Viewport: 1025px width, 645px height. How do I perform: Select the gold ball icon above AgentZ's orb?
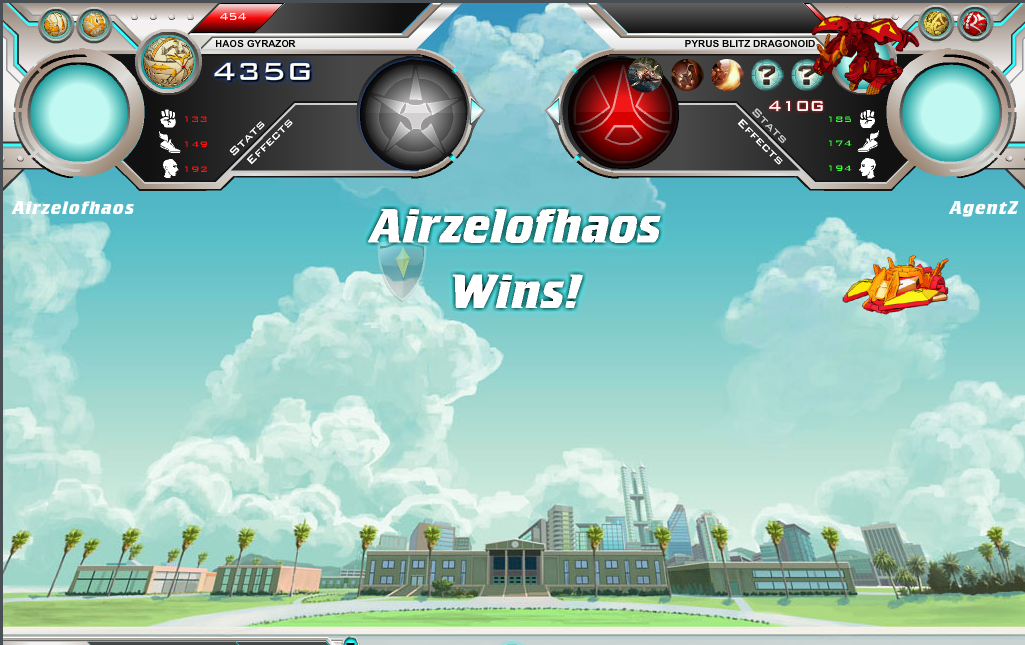click(x=936, y=23)
